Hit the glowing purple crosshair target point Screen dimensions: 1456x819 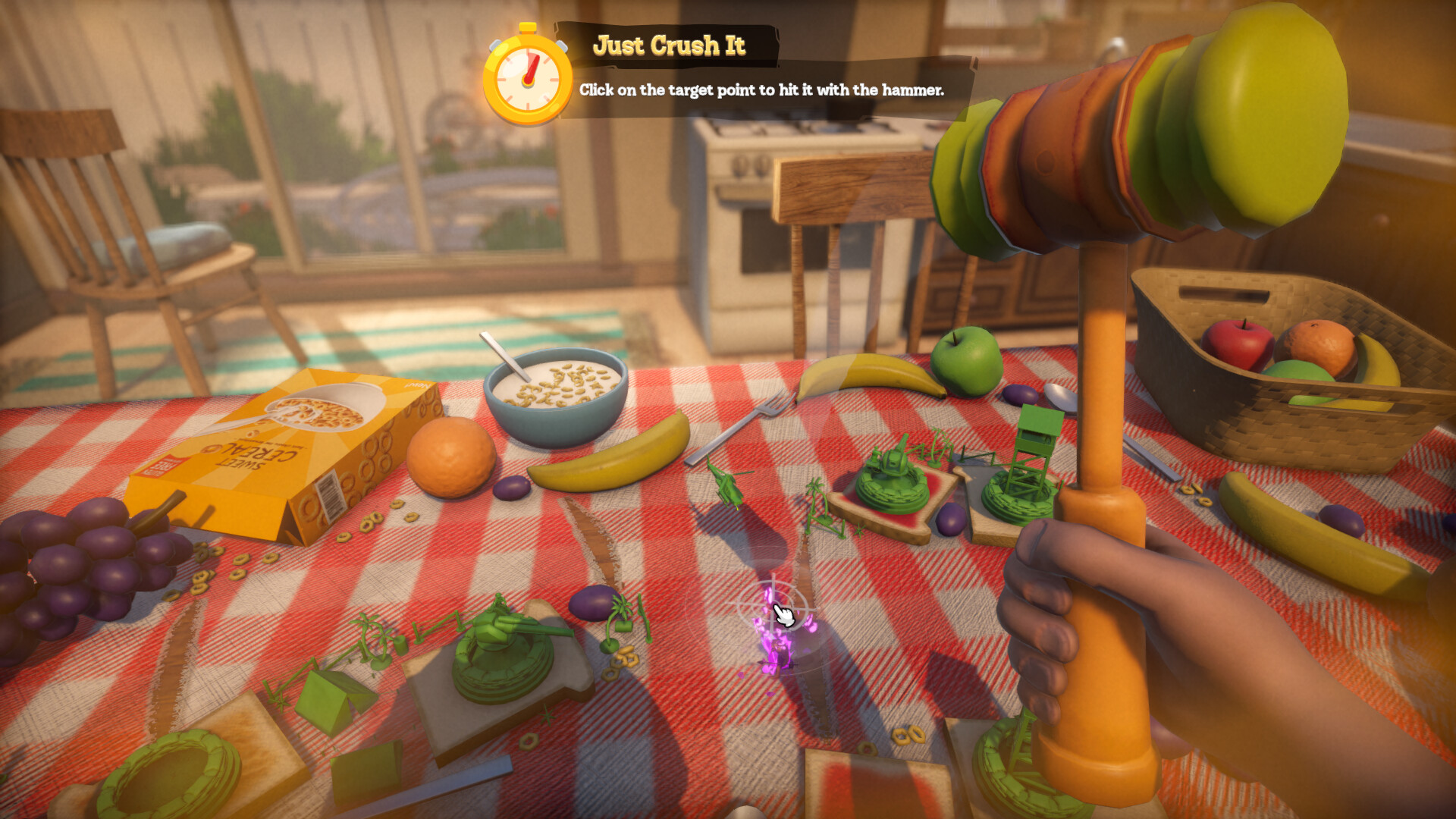(773, 608)
